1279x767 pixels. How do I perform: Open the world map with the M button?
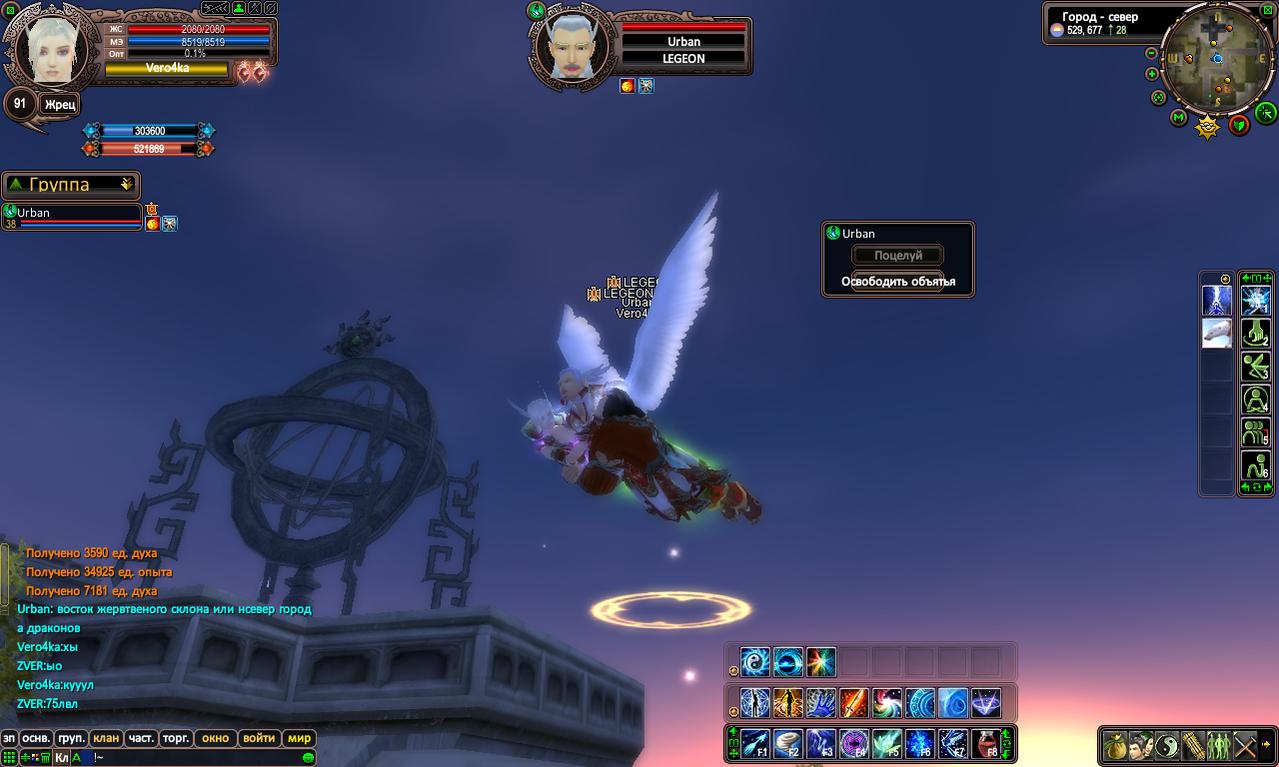pyautogui.click(x=1179, y=118)
